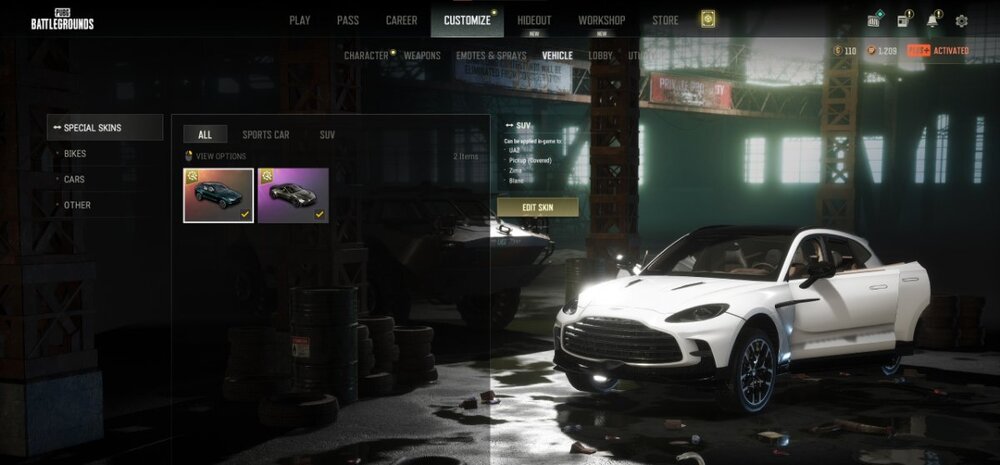Switch to the Character customization tab
This screenshot has height=465, width=1000.
pos(366,56)
